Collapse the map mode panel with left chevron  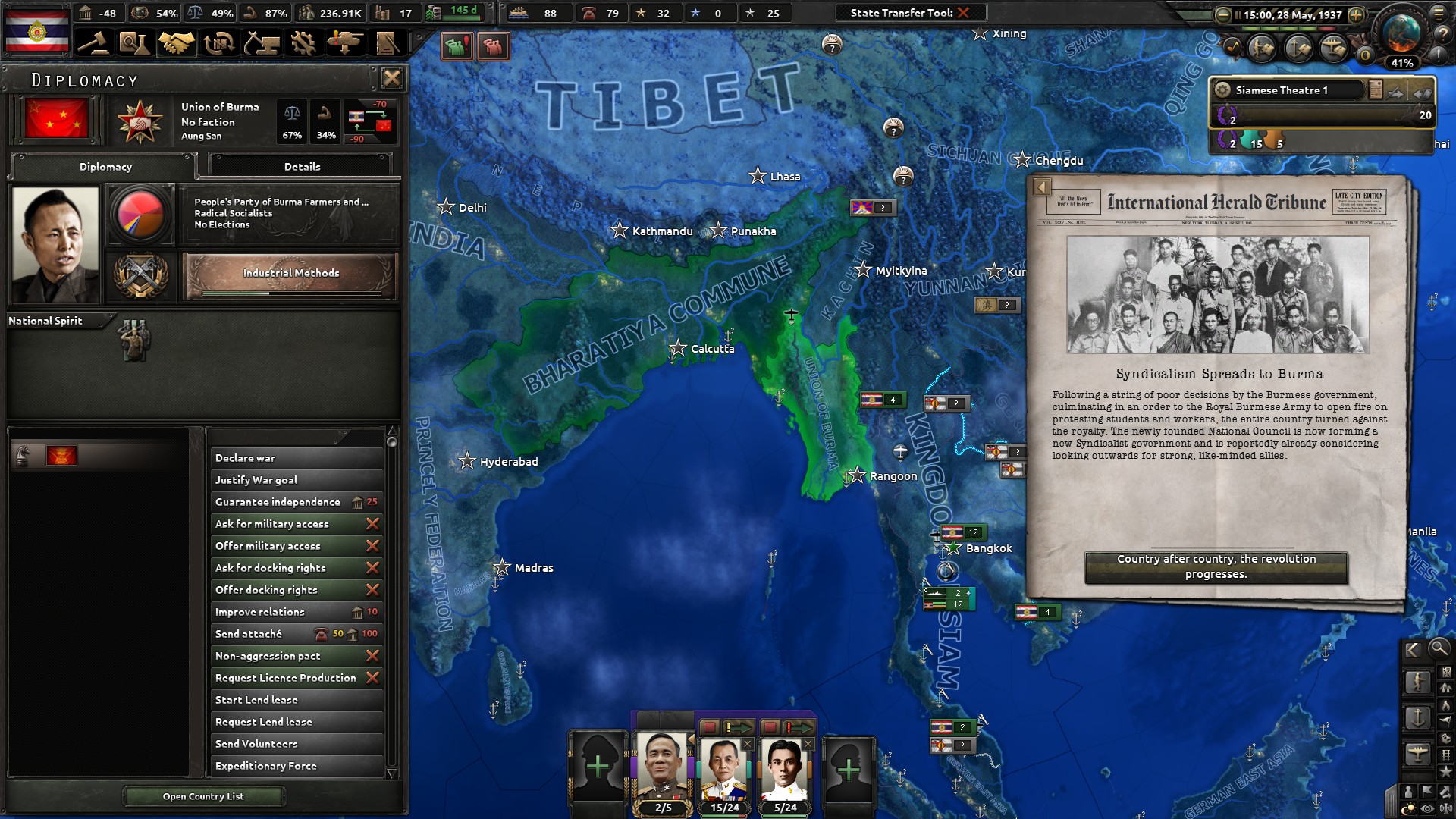1414,649
